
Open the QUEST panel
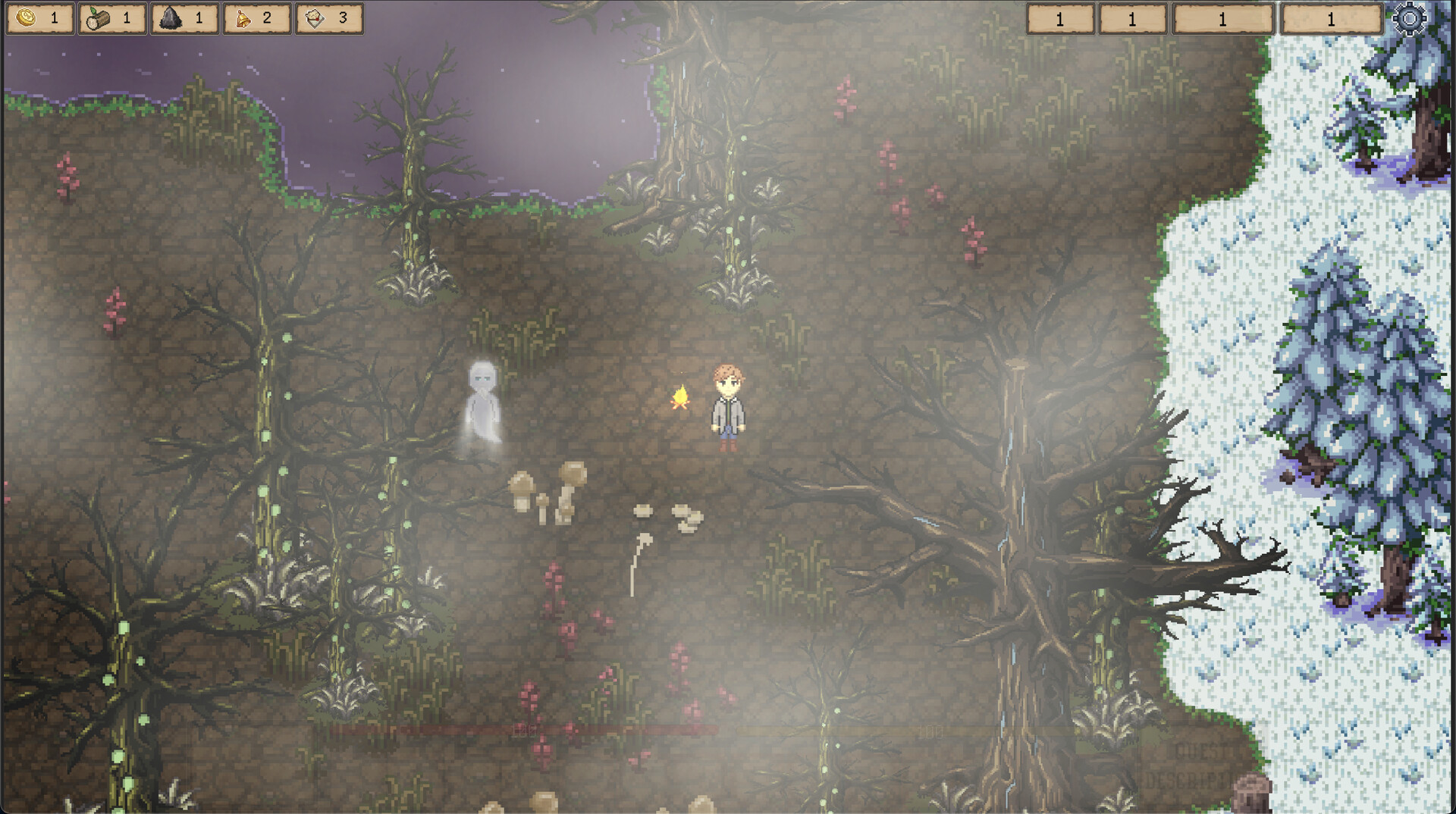[x=1198, y=751]
